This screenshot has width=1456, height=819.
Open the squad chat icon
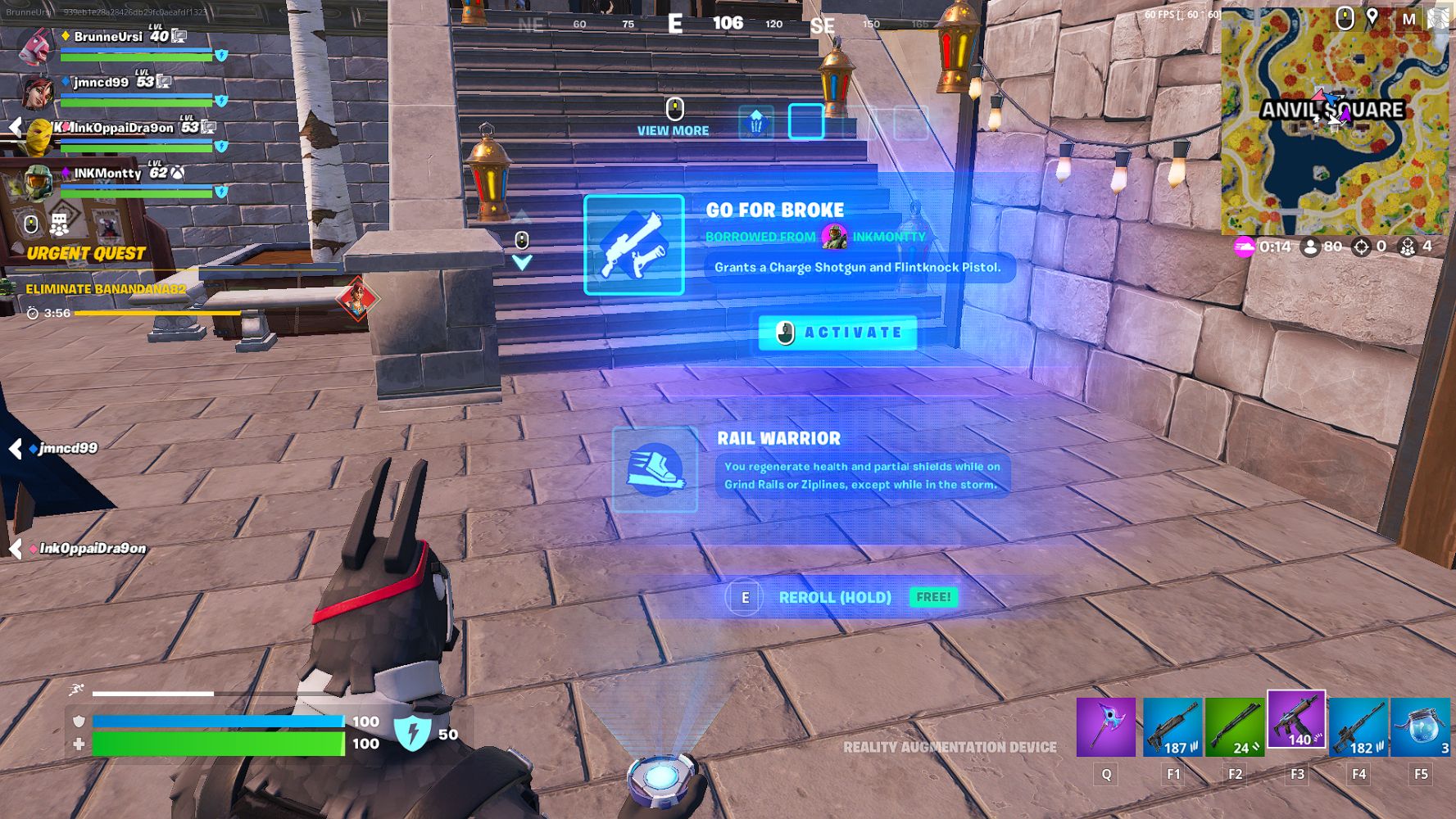[x=59, y=224]
